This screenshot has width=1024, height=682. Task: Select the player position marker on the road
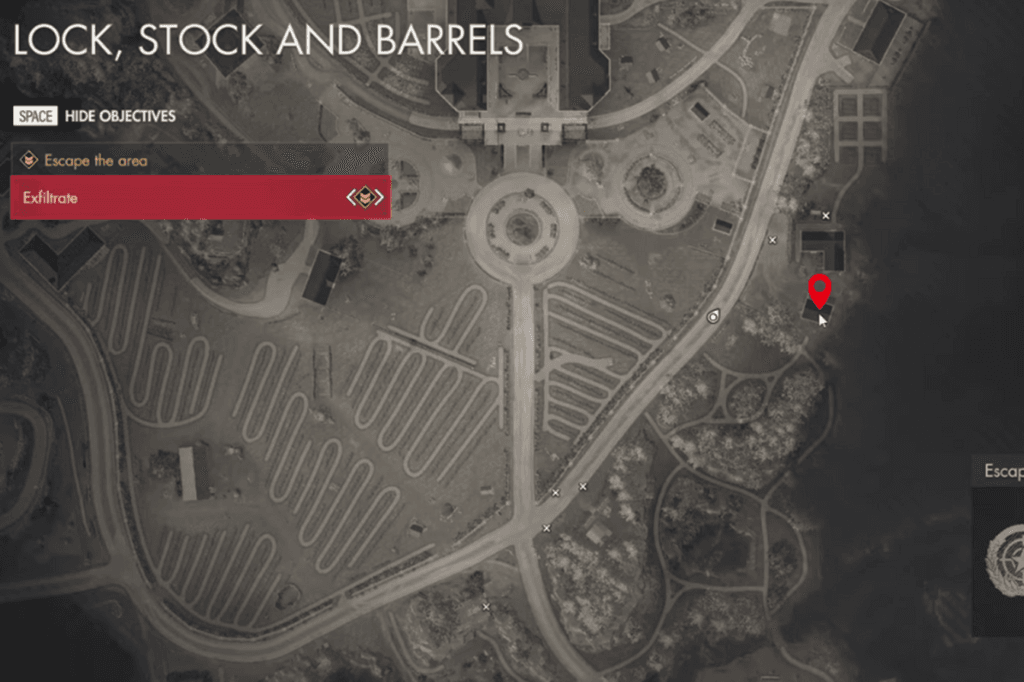[x=713, y=316]
